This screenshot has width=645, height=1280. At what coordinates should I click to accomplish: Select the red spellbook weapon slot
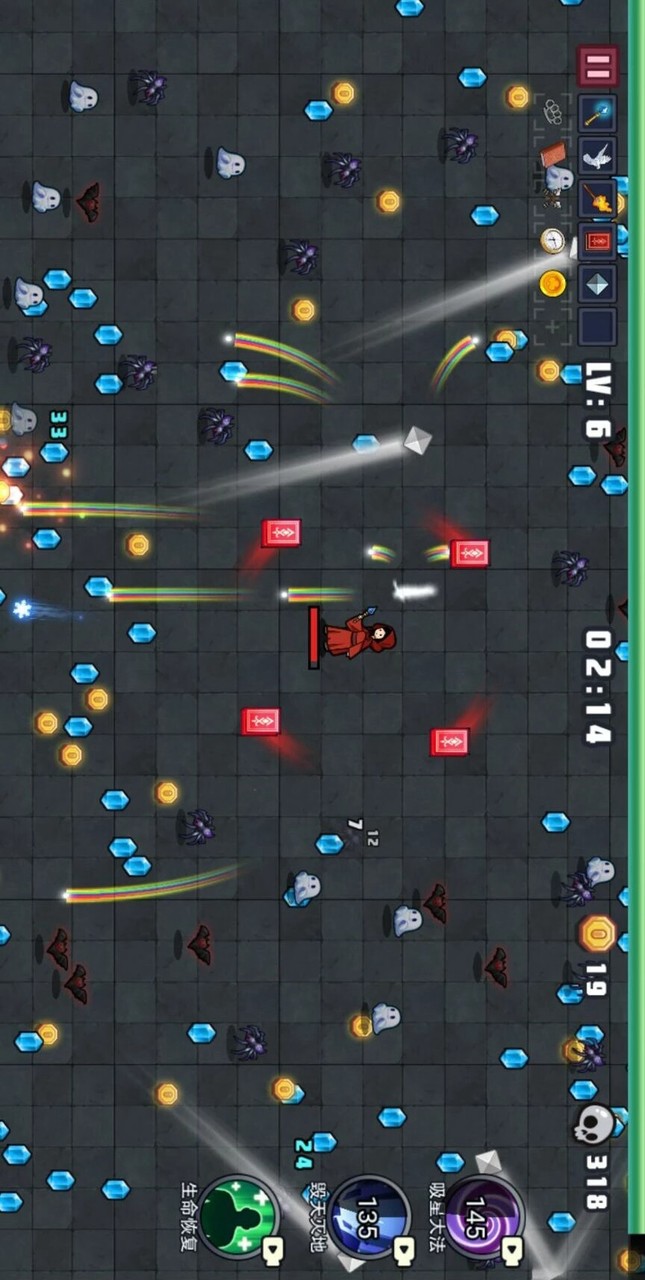pos(597,242)
